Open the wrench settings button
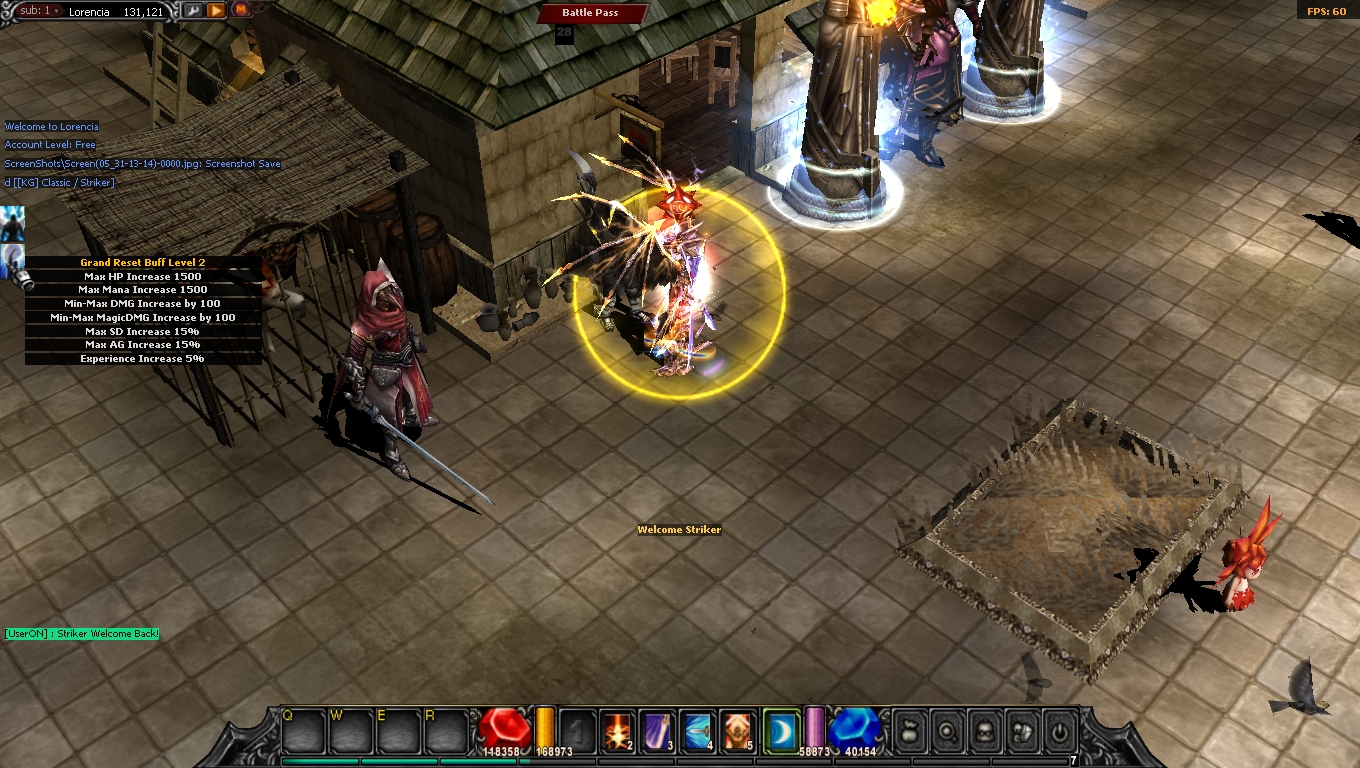The image size is (1360, 768). (x=191, y=11)
